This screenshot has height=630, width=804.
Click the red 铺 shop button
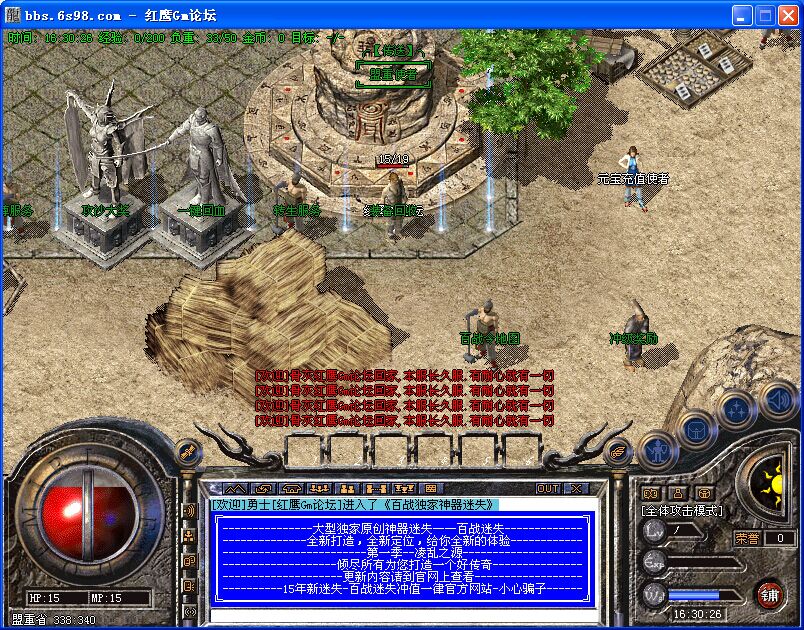tap(769, 593)
